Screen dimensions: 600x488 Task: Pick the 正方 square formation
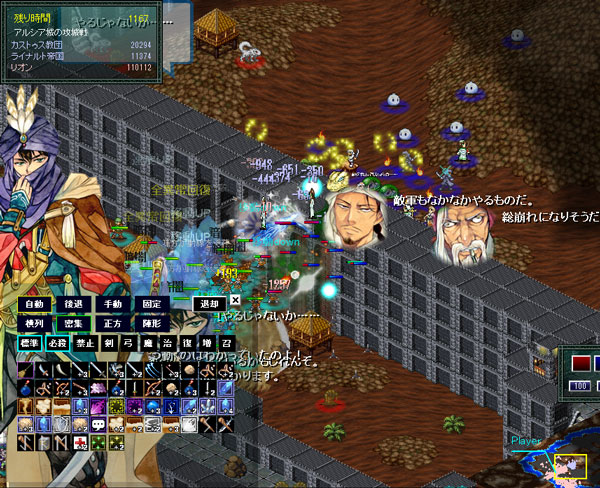[x=113, y=323]
